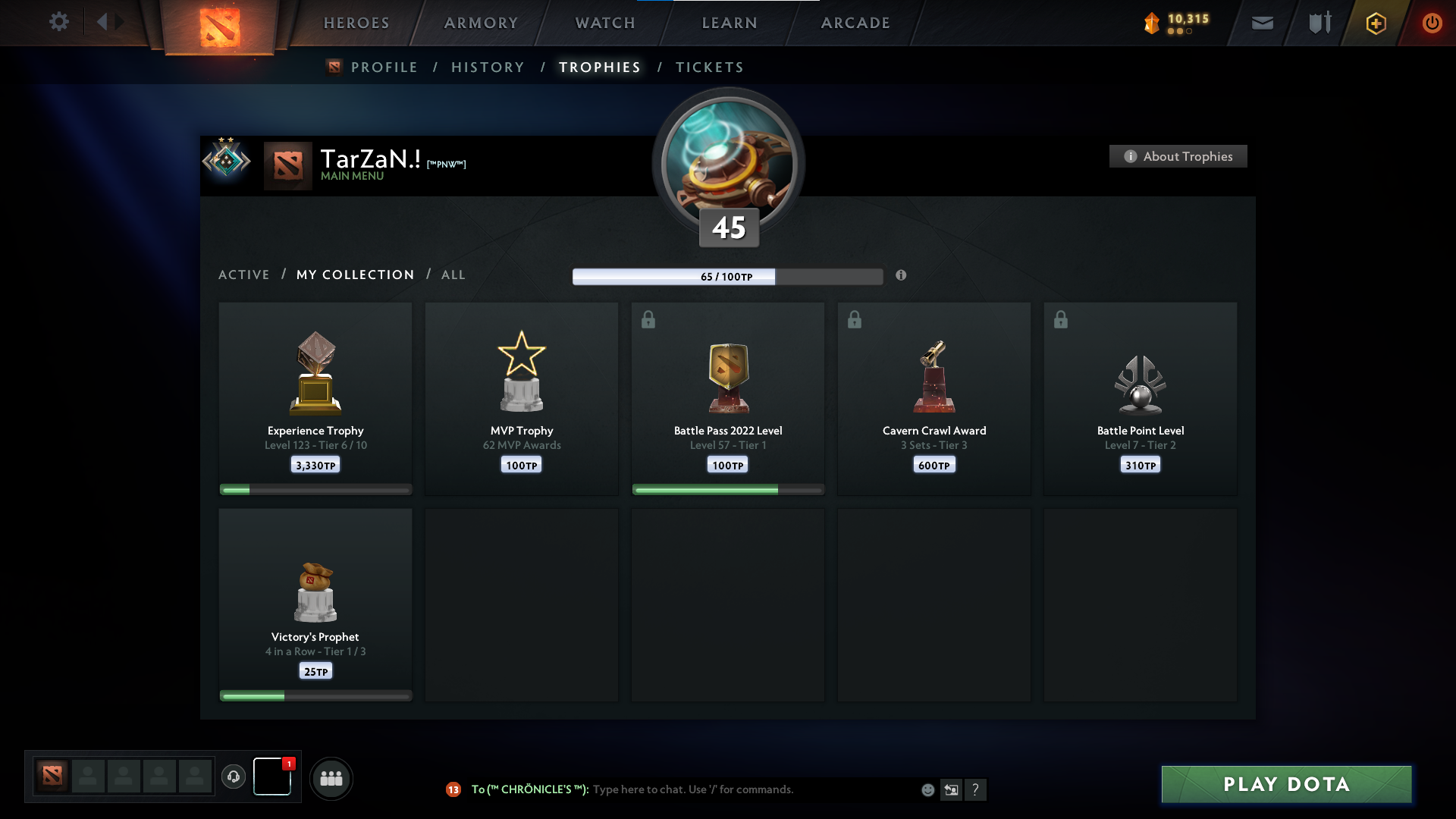Open the ARCADE menu
Screen dimensions: 1456x819
[855, 23]
